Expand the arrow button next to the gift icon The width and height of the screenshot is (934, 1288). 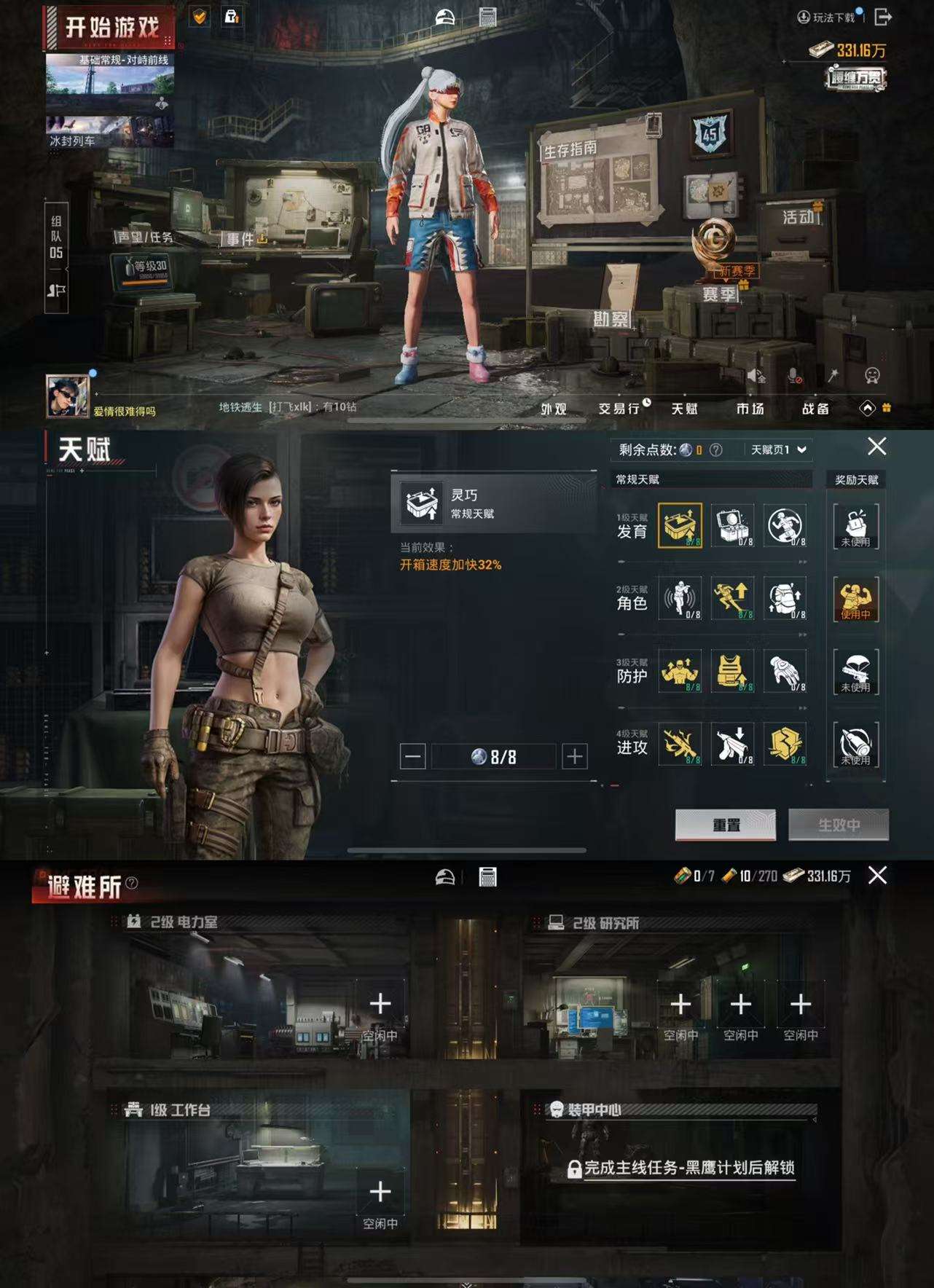click(867, 409)
